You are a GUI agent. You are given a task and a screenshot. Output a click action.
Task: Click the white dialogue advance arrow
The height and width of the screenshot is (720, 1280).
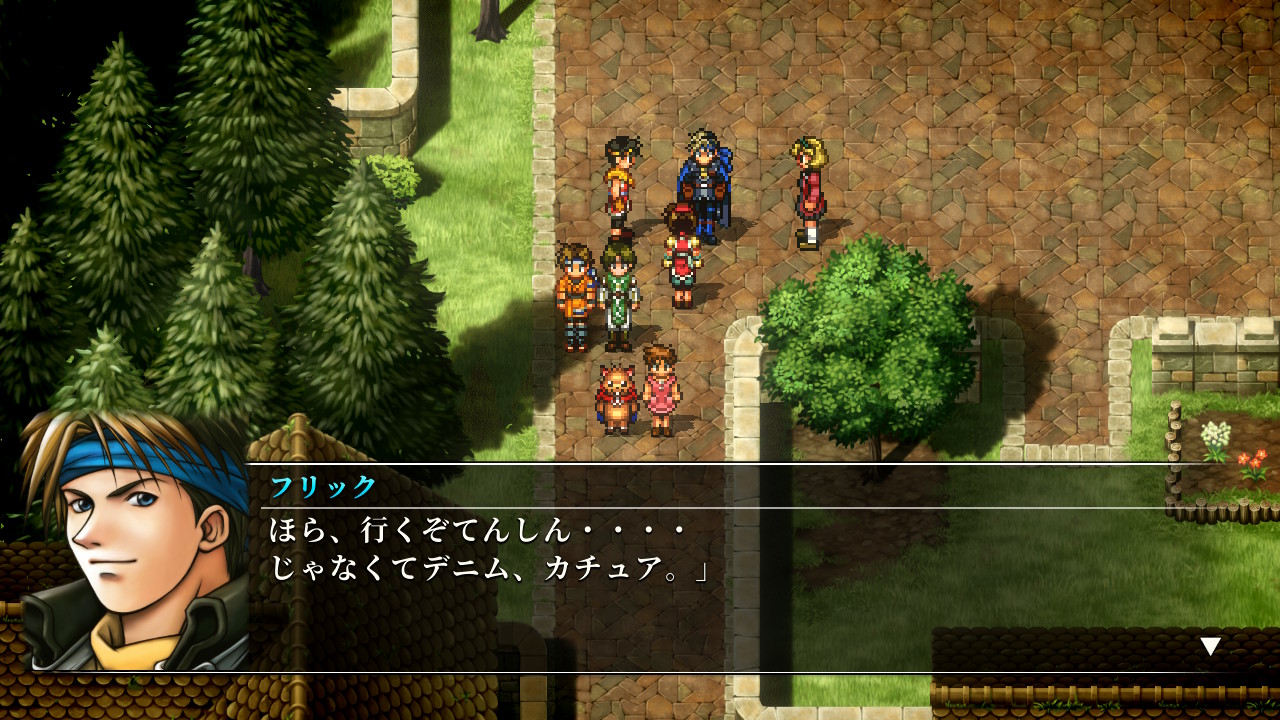click(x=1210, y=646)
